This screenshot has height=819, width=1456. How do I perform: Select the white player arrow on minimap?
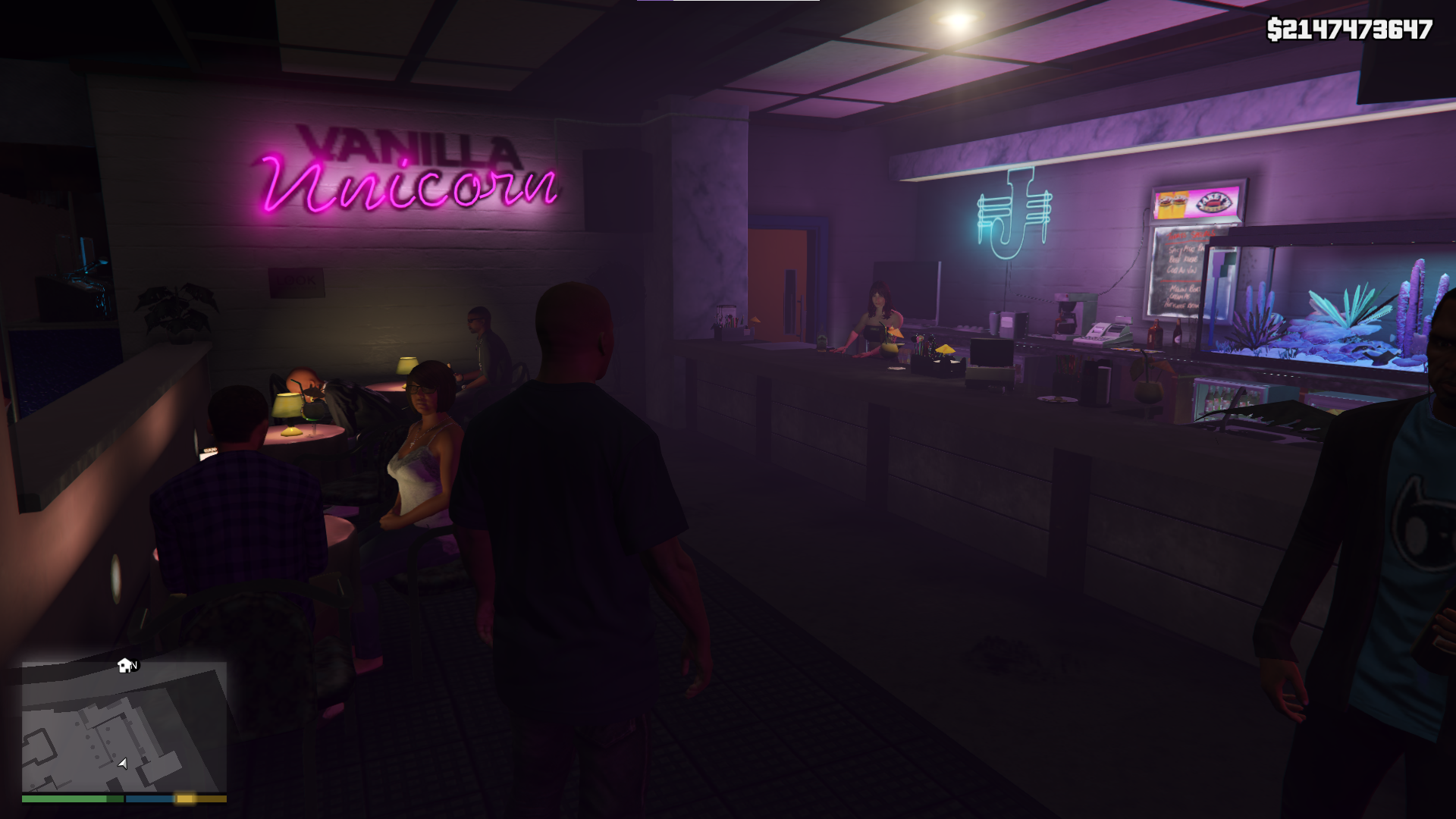(122, 764)
